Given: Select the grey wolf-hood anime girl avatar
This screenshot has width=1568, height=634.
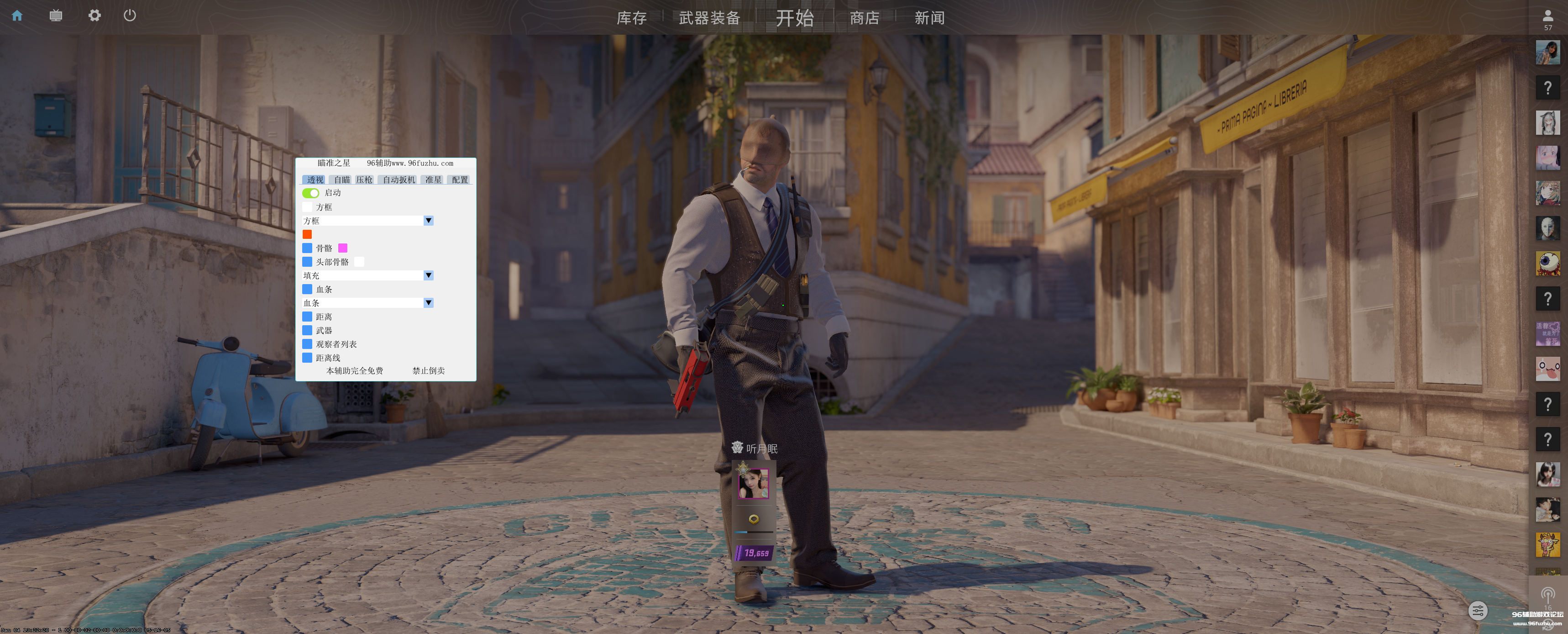Looking at the screenshot, I should tap(1547, 122).
